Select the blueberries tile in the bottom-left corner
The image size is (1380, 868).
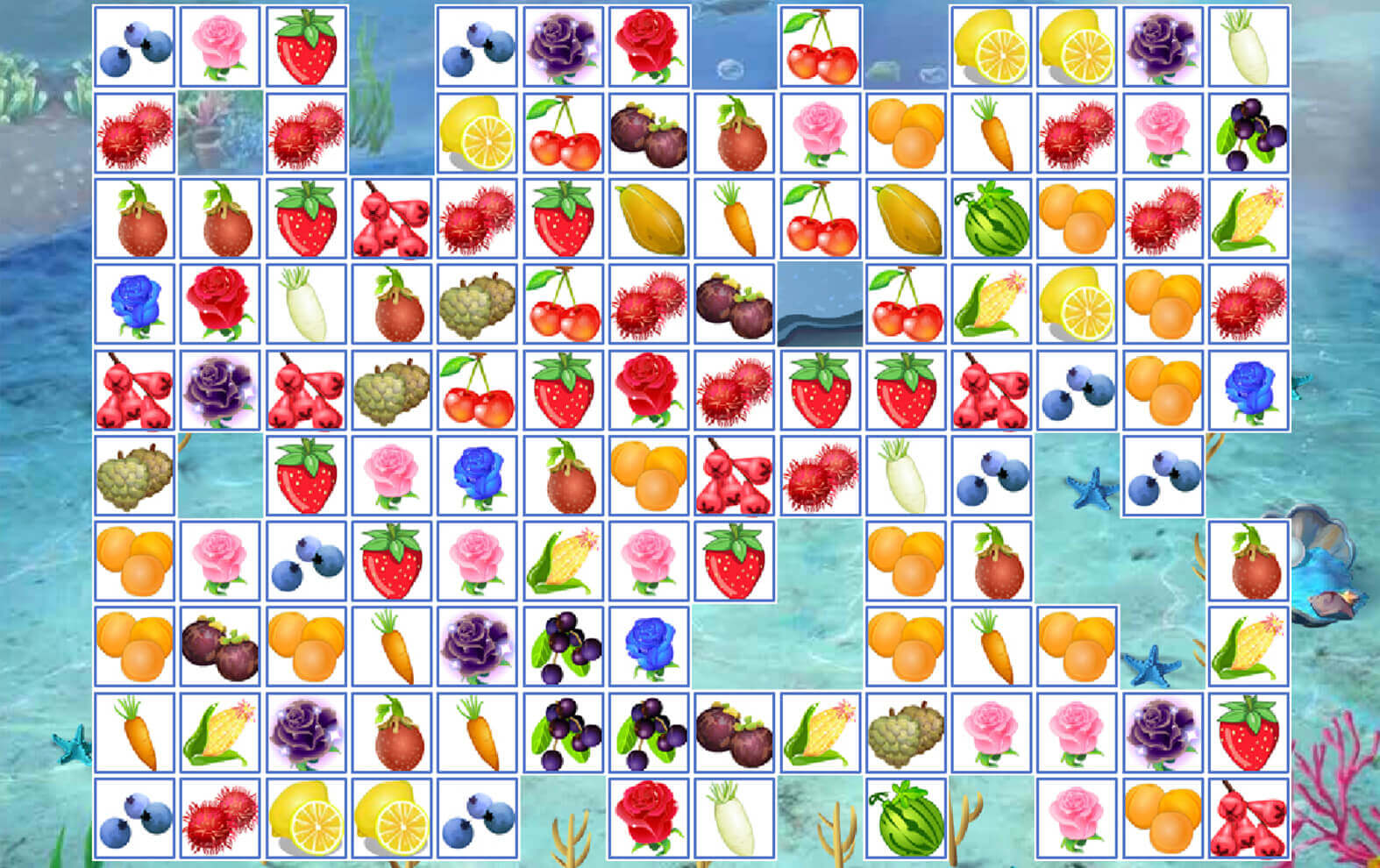[x=136, y=820]
